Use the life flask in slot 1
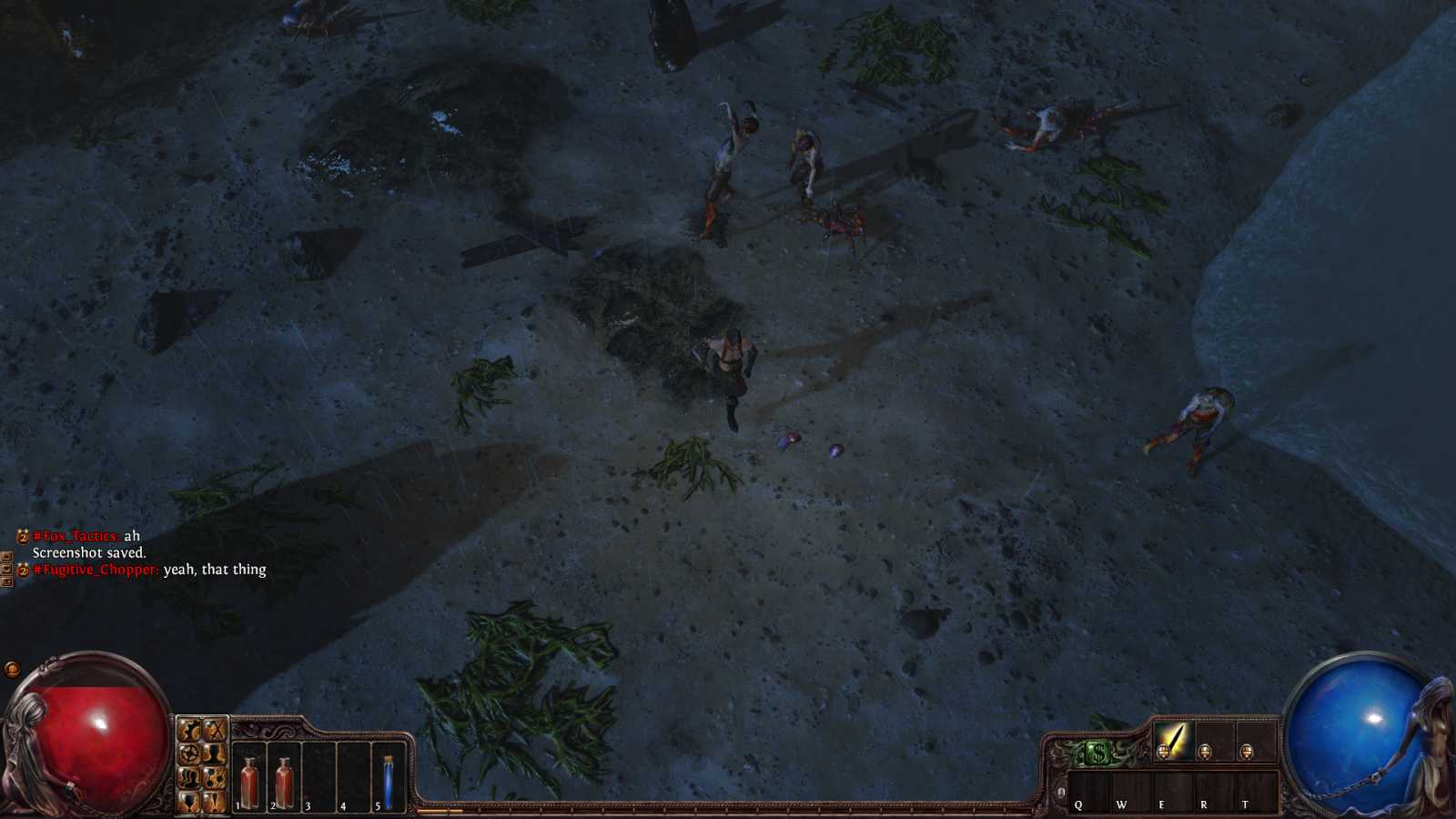Screen dimensions: 1456x819 249,781
